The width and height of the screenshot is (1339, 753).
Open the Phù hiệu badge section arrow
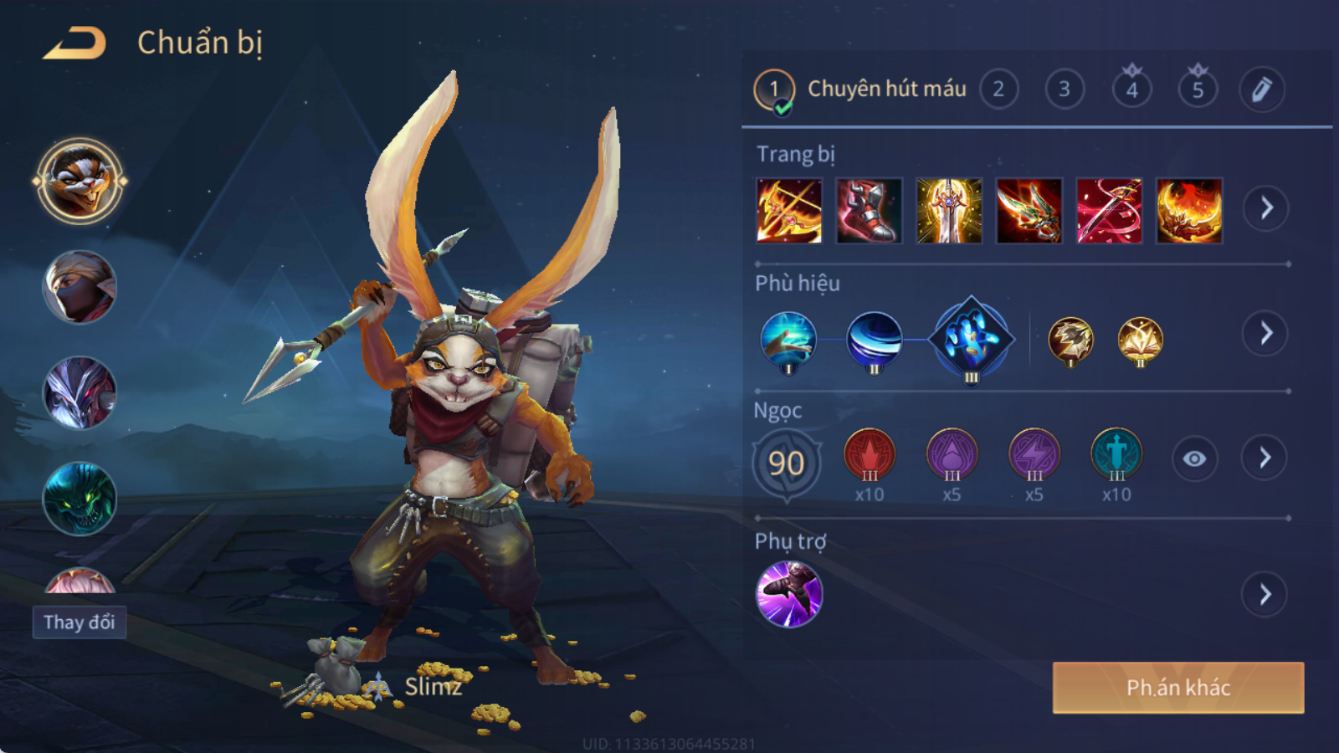click(x=1265, y=333)
